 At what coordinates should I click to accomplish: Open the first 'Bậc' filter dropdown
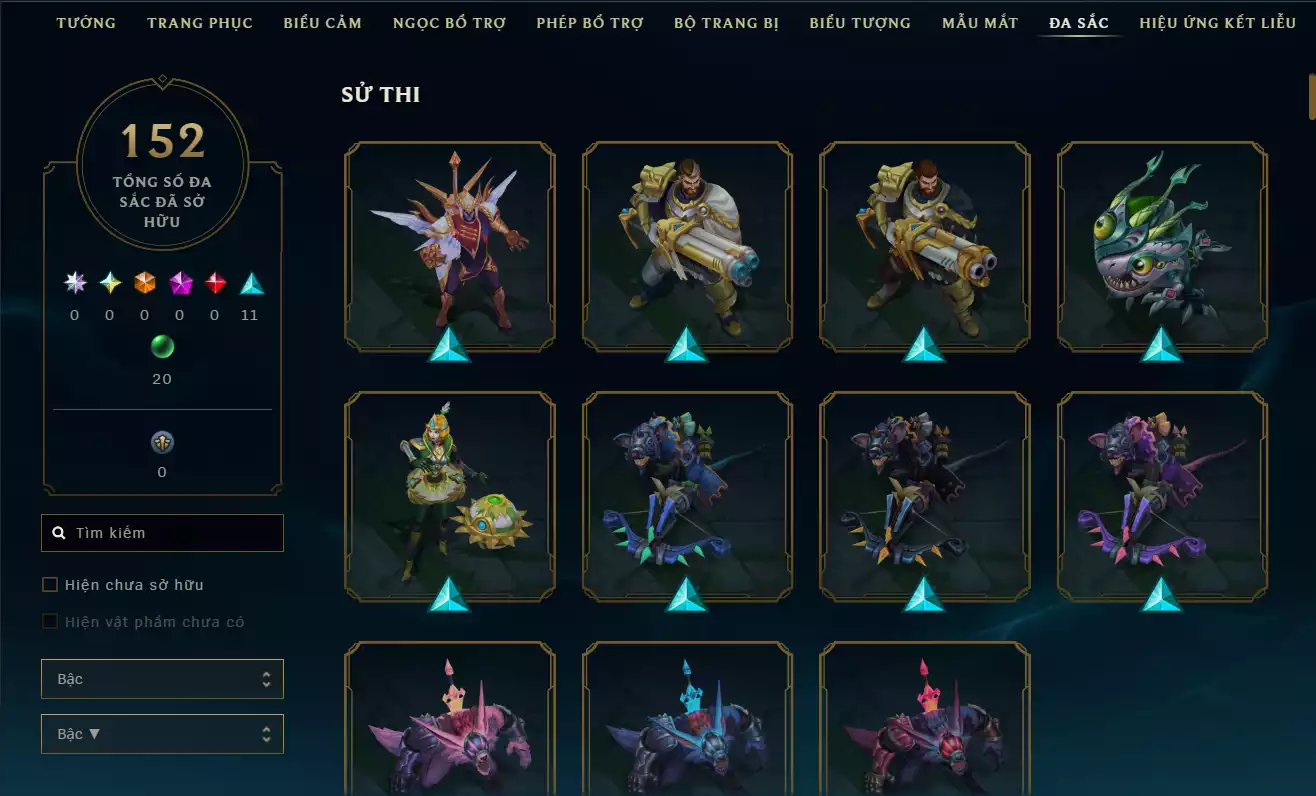[x=162, y=678]
